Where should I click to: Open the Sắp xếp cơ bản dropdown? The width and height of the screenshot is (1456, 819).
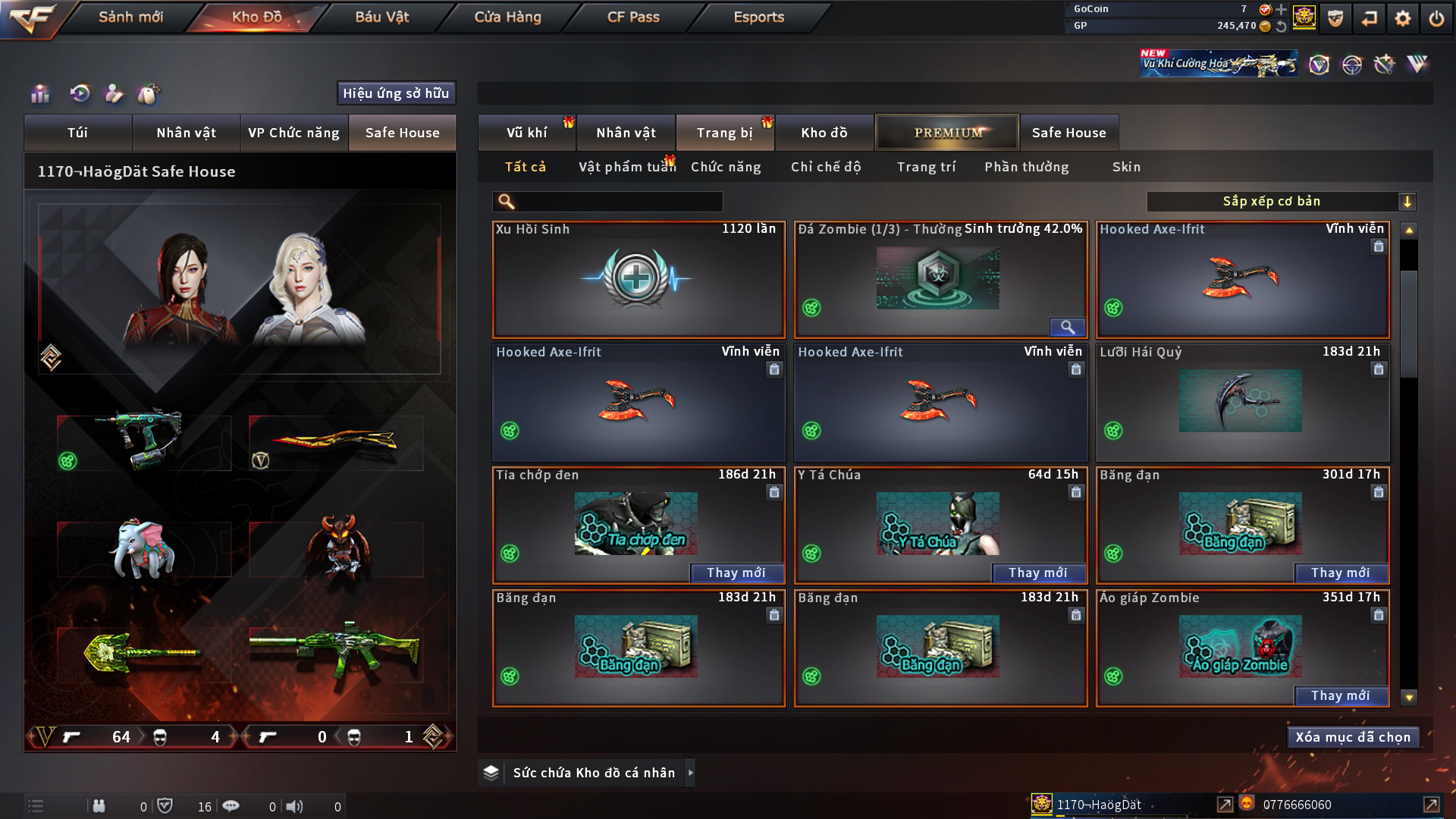point(1281,202)
